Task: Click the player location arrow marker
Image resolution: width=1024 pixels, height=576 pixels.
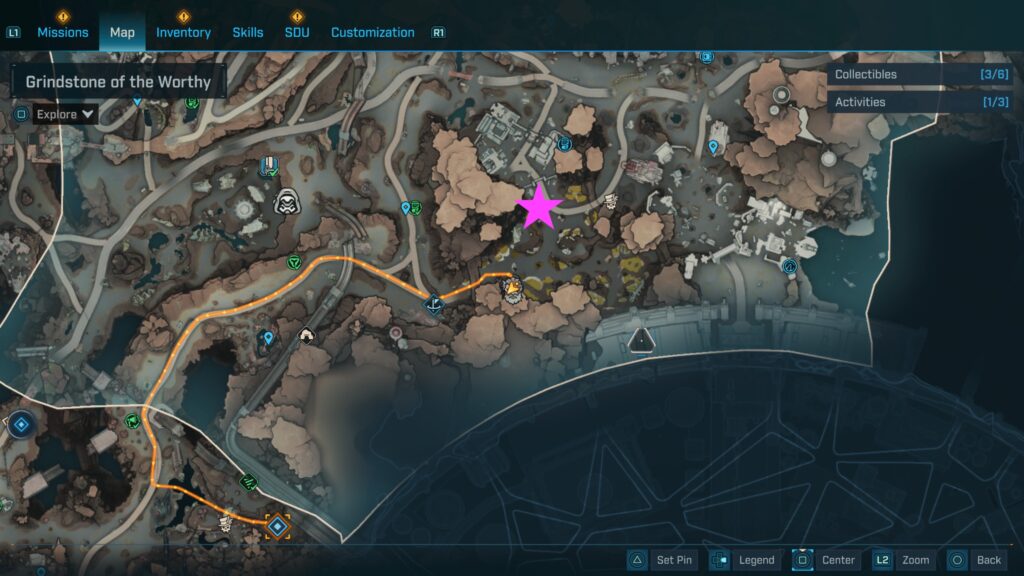Action: click(512, 290)
